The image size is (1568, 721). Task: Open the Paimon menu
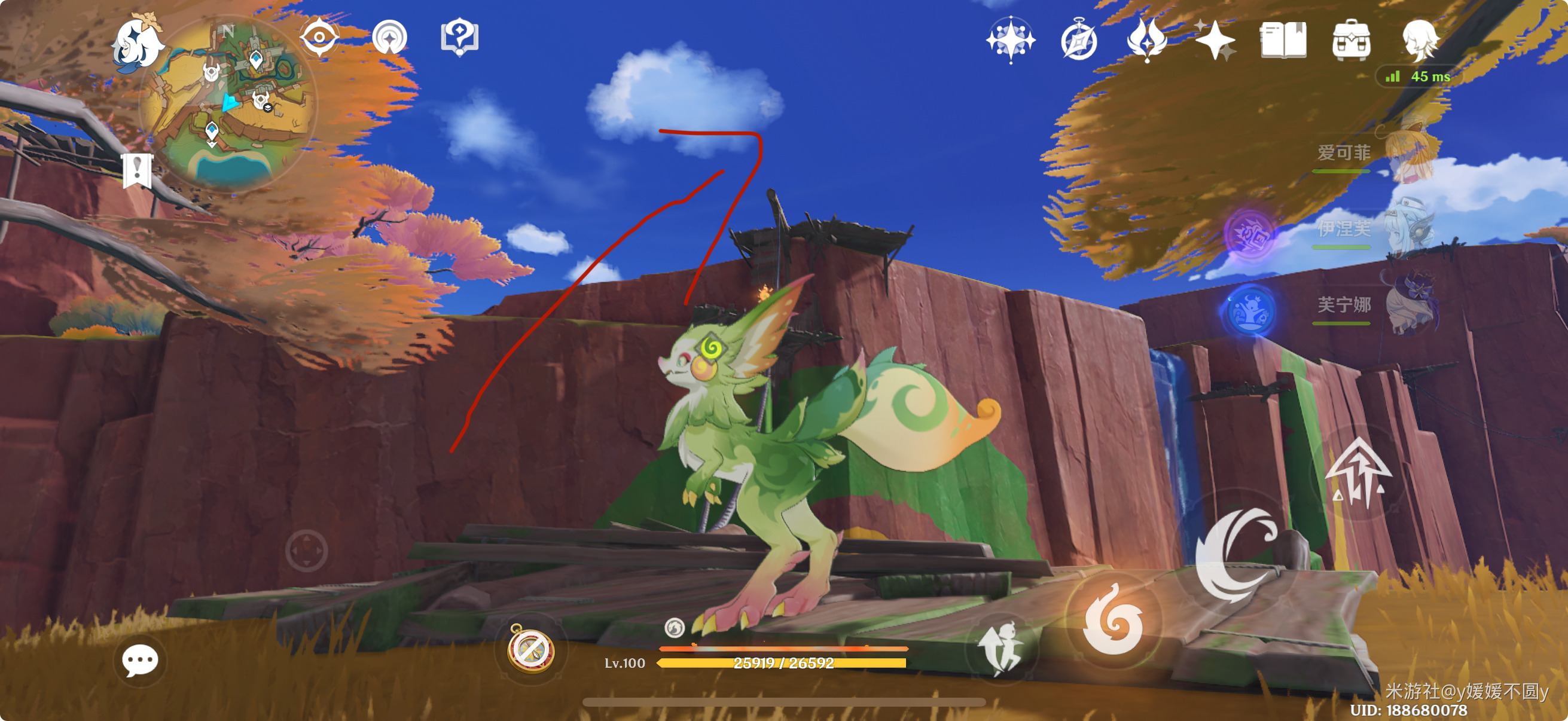139,42
